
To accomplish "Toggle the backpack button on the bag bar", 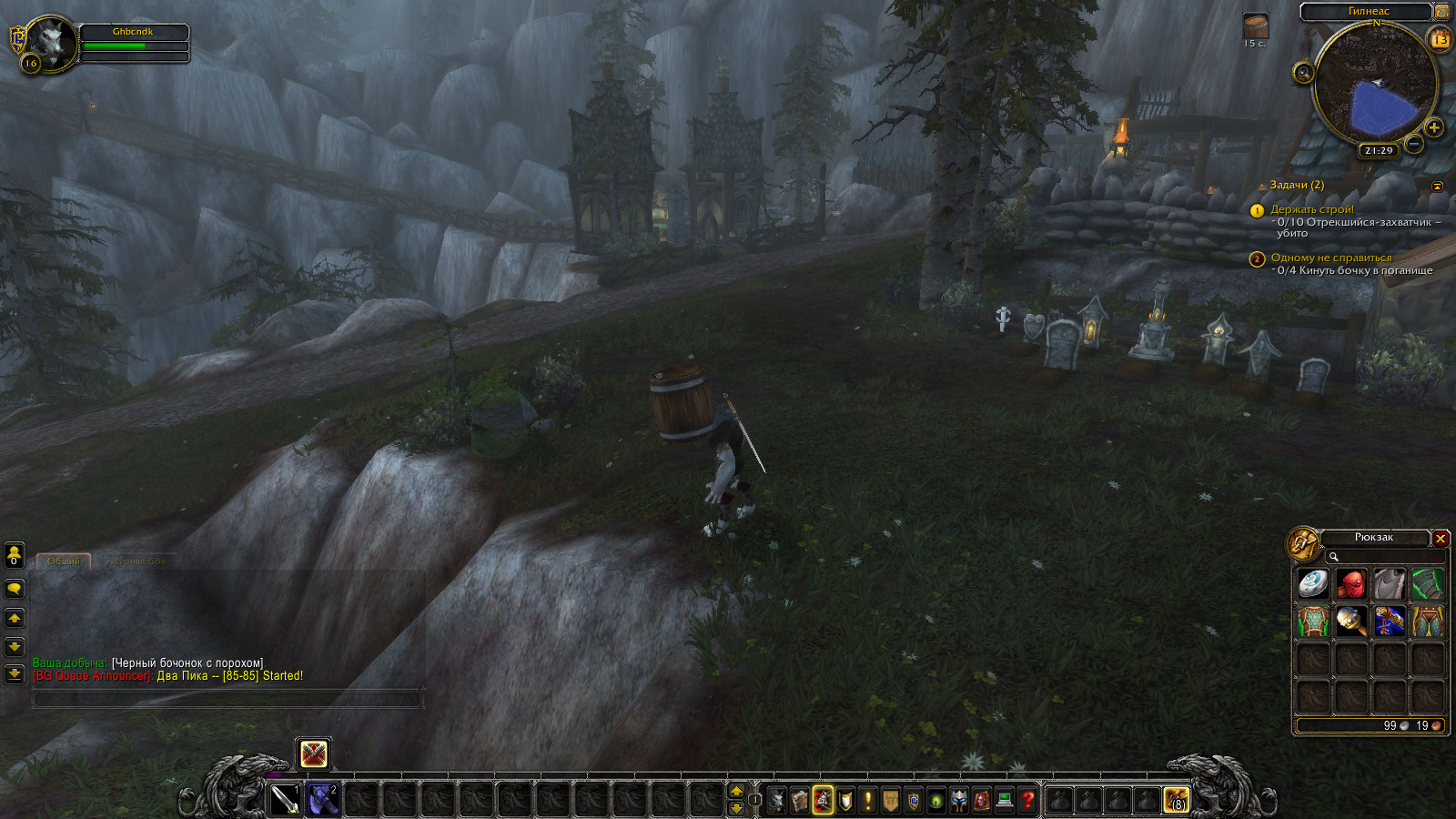I will pyautogui.click(x=1176, y=800).
